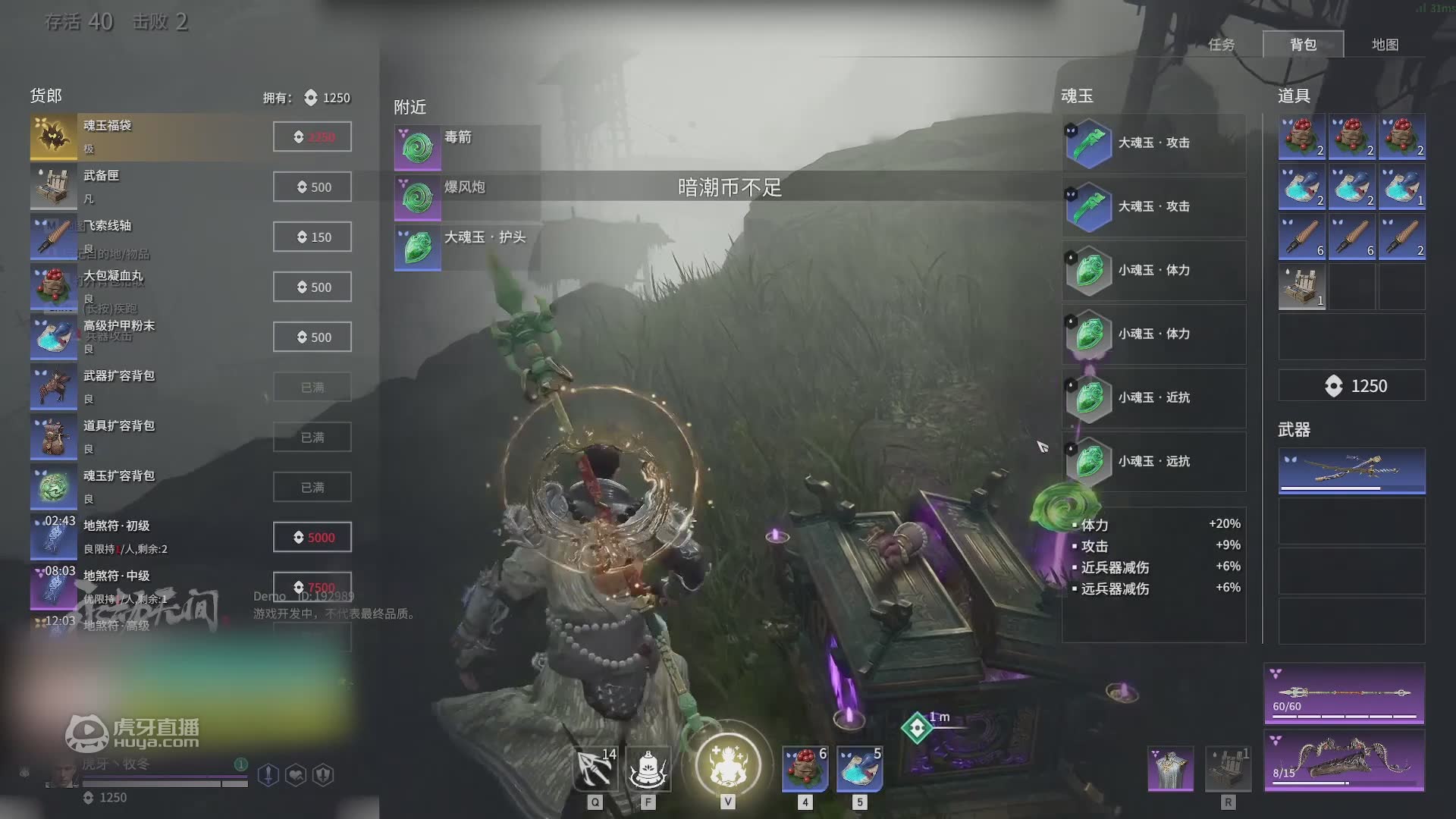This screenshot has height=819, width=1456.
Task: Click the 魂玉福袋 price button
Action: tap(312, 137)
